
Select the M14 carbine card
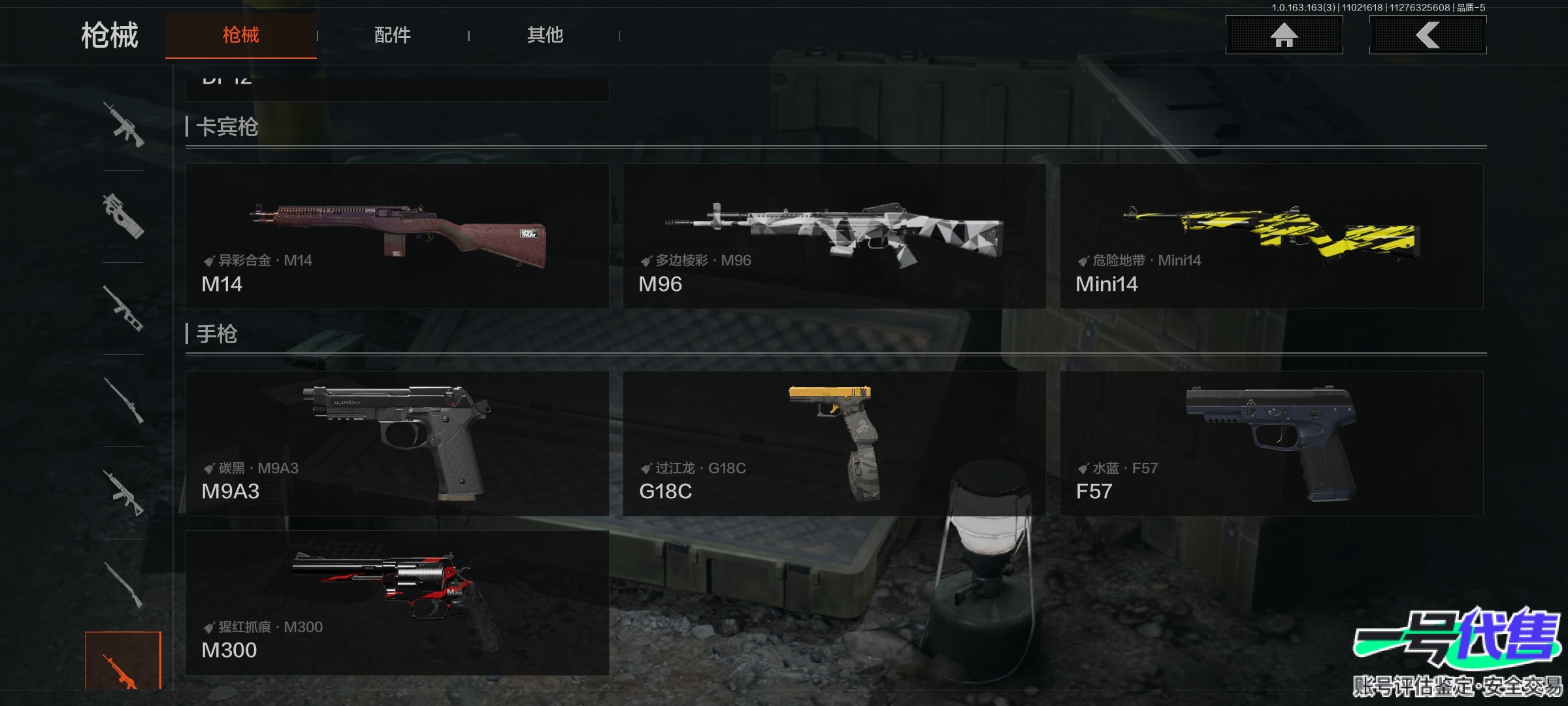(x=397, y=236)
